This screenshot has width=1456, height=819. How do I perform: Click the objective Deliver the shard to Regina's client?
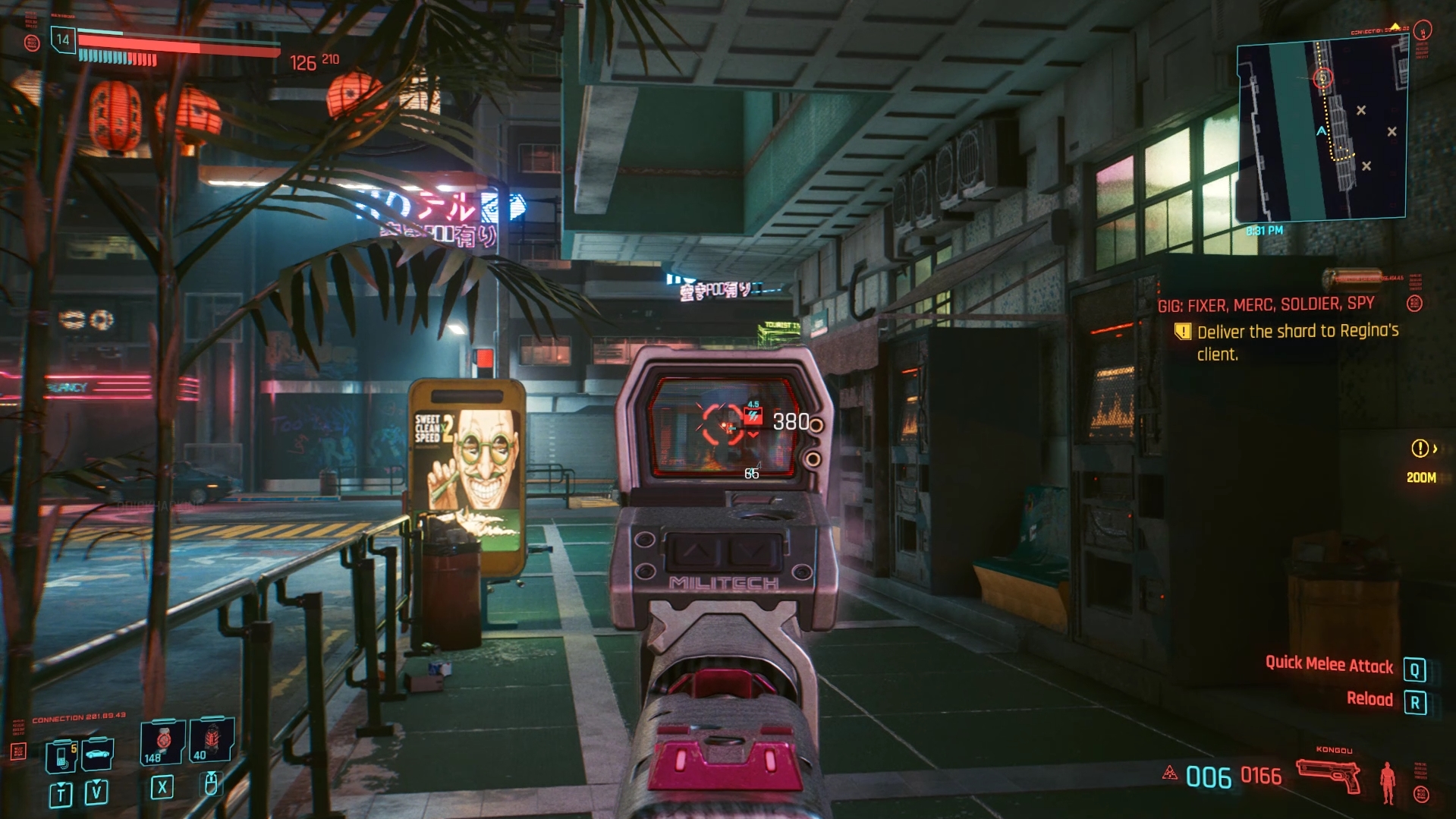click(x=1297, y=342)
